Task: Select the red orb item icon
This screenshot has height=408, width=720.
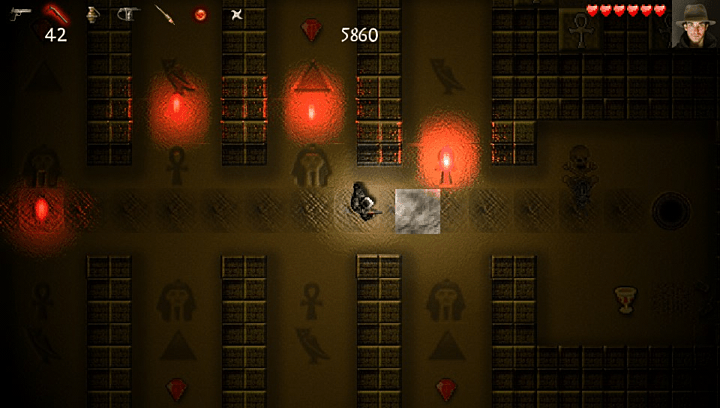Action: (x=200, y=14)
